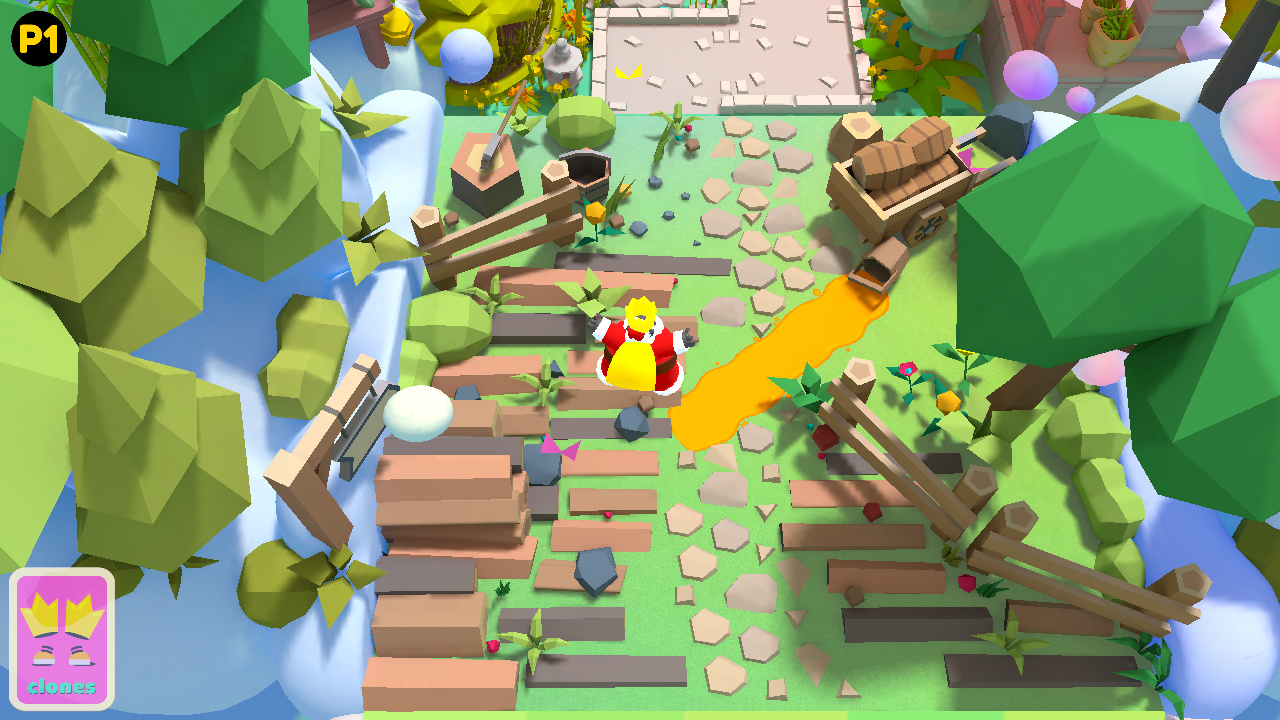This screenshot has height=720, width=1280.
Task: Select the clones power-up card
Action: (x=63, y=637)
